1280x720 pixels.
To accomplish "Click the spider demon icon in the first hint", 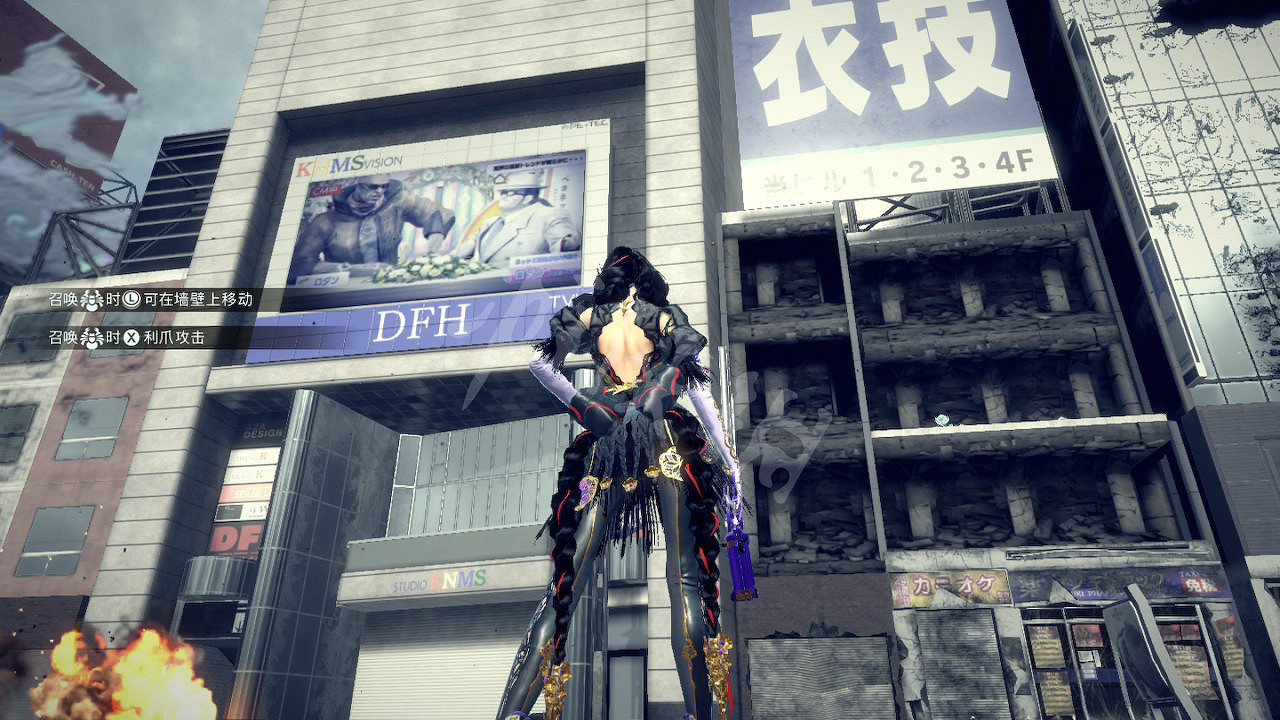I will pos(91,300).
